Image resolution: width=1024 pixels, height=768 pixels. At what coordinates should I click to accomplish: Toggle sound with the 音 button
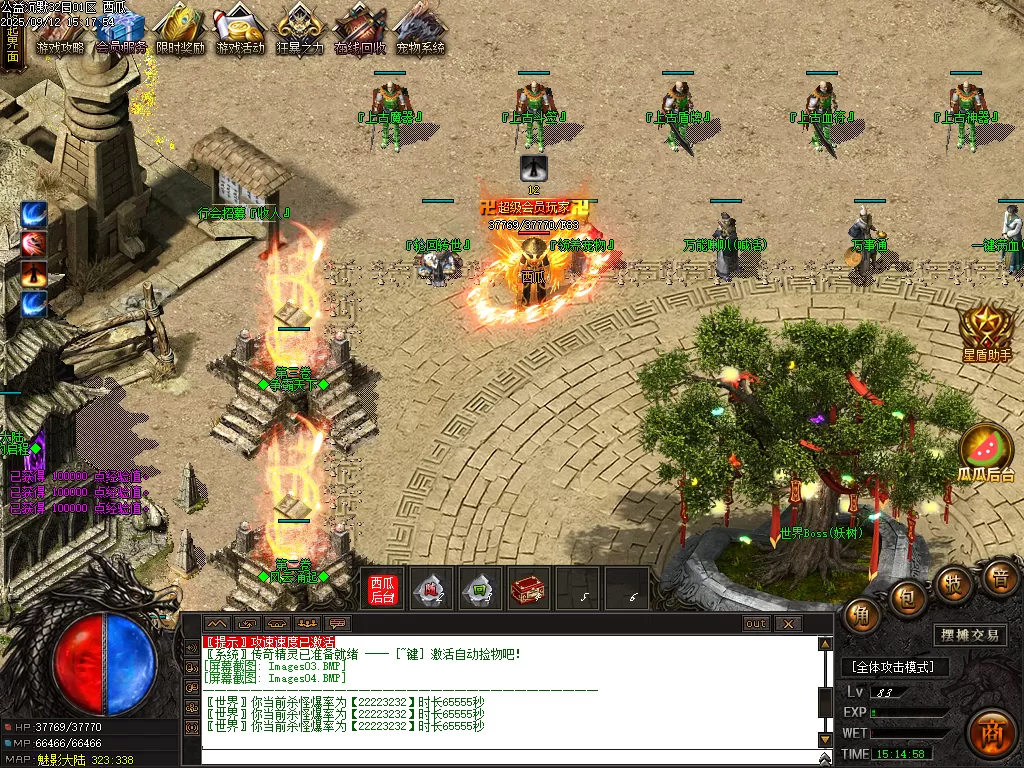(998, 578)
